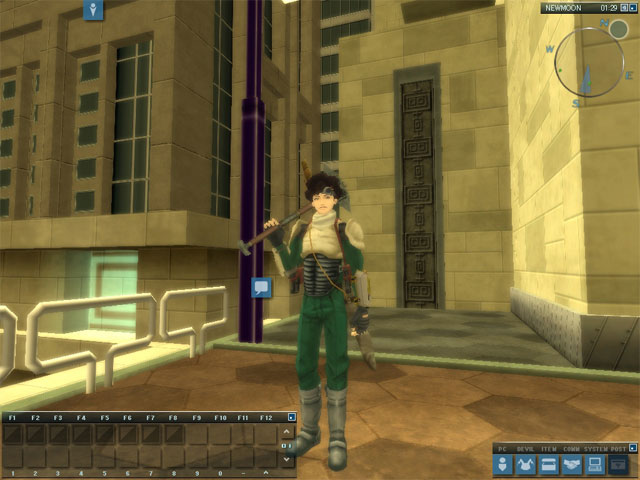The width and height of the screenshot is (640, 480).
Task: Open the ITEM inventory menu
Action: click(549, 465)
